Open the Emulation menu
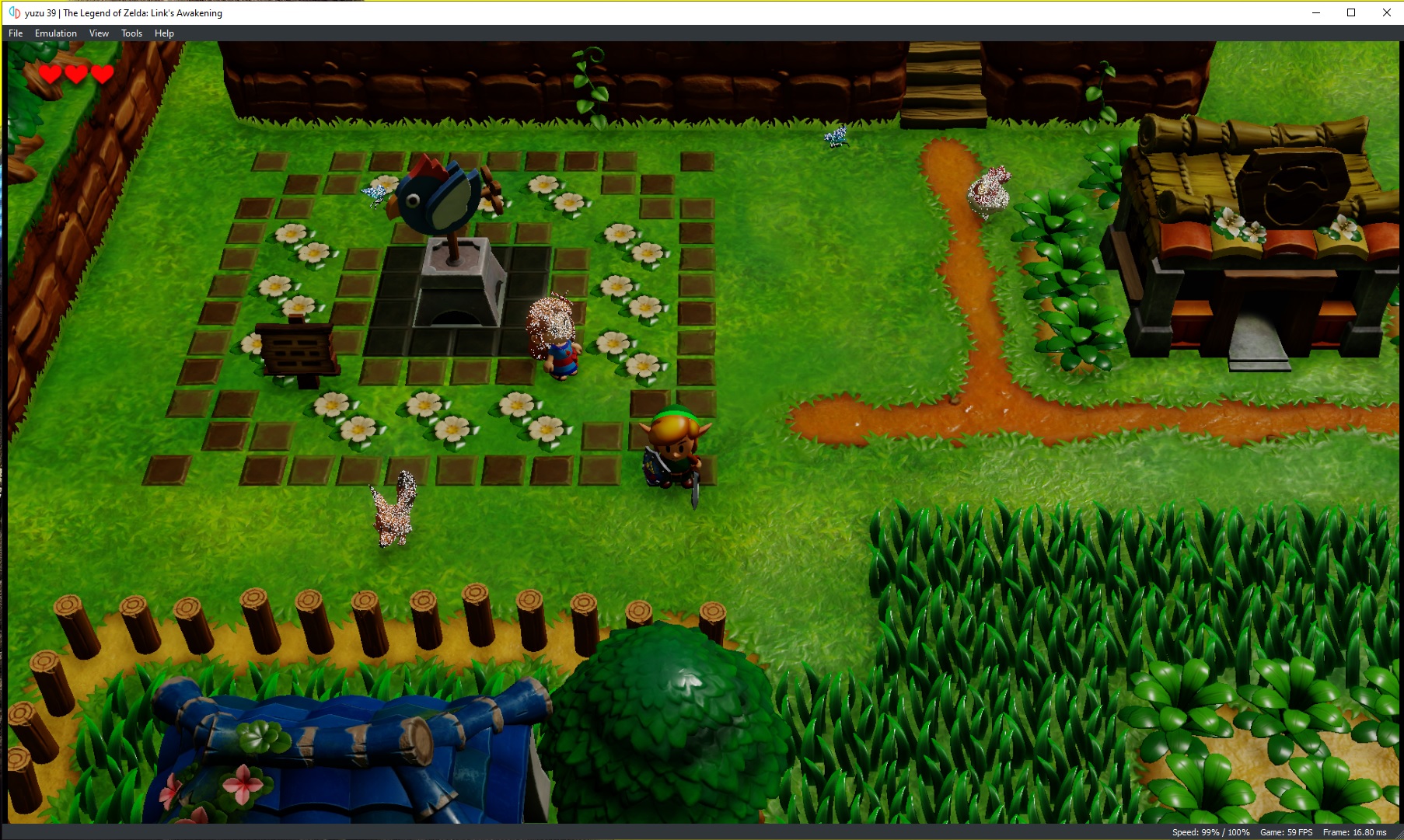The image size is (1404, 840). (54, 33)
